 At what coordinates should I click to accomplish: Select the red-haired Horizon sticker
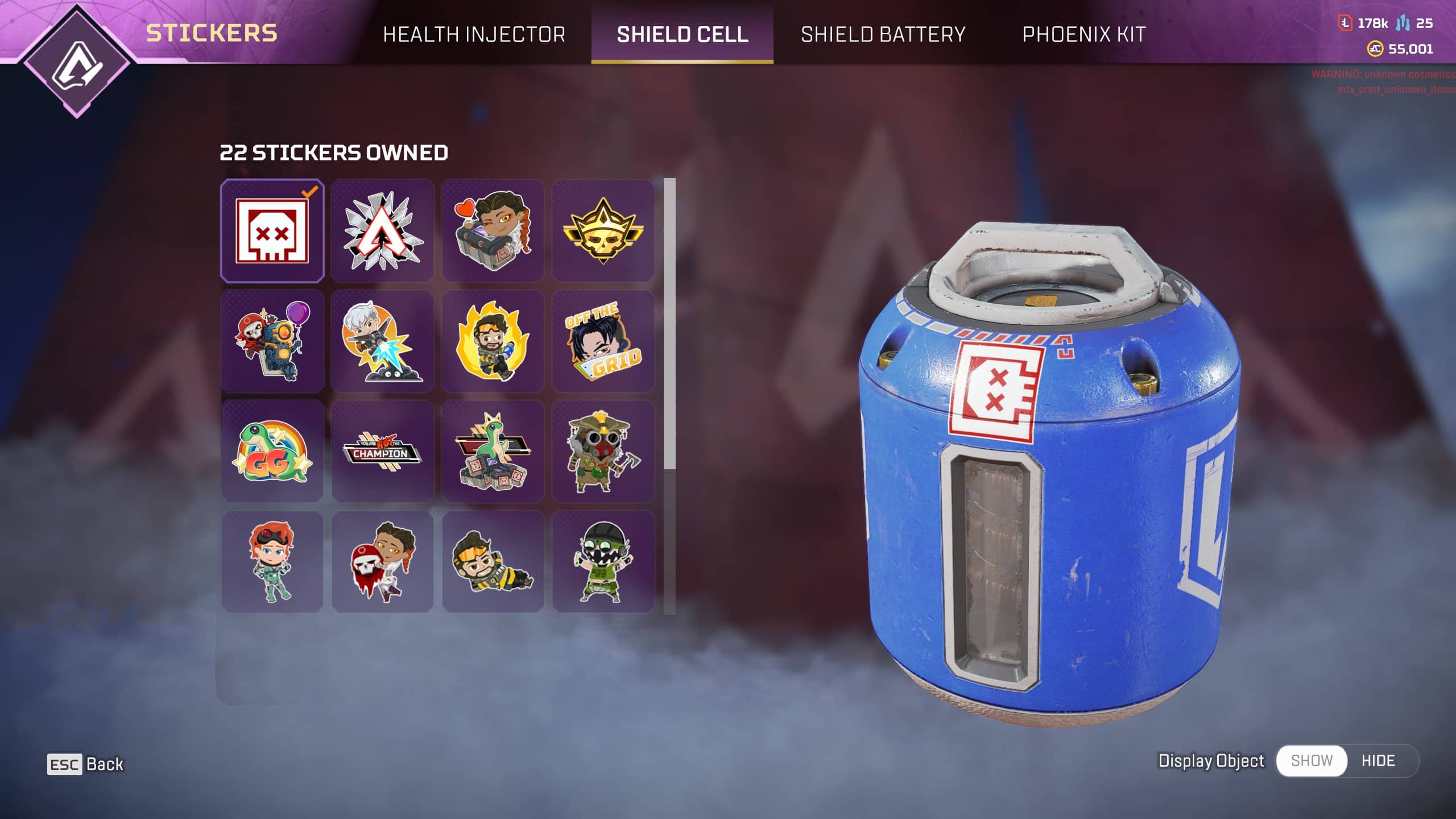click(272, 562)
